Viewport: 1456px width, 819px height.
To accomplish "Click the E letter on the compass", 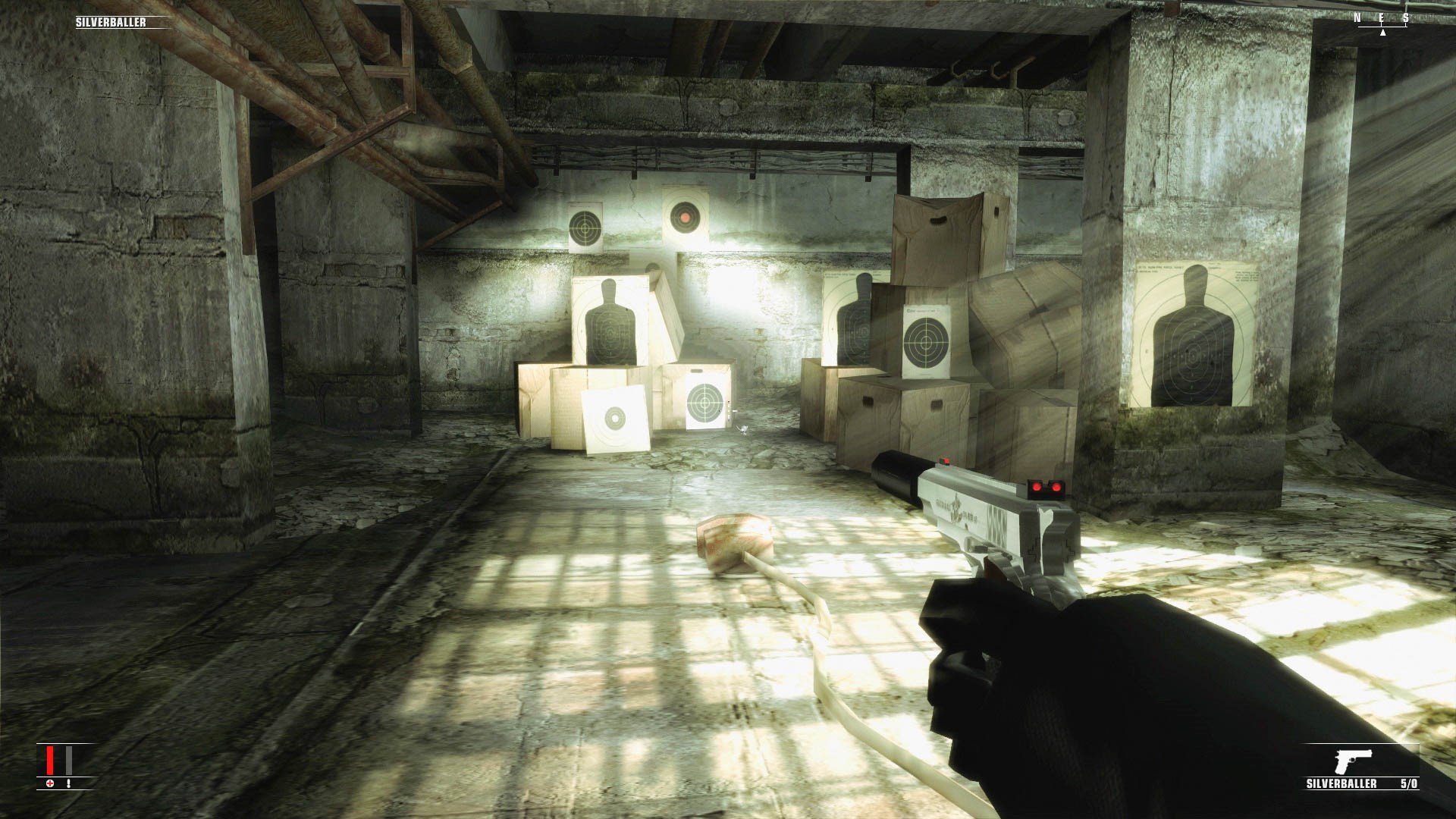I will [1382, 17].
